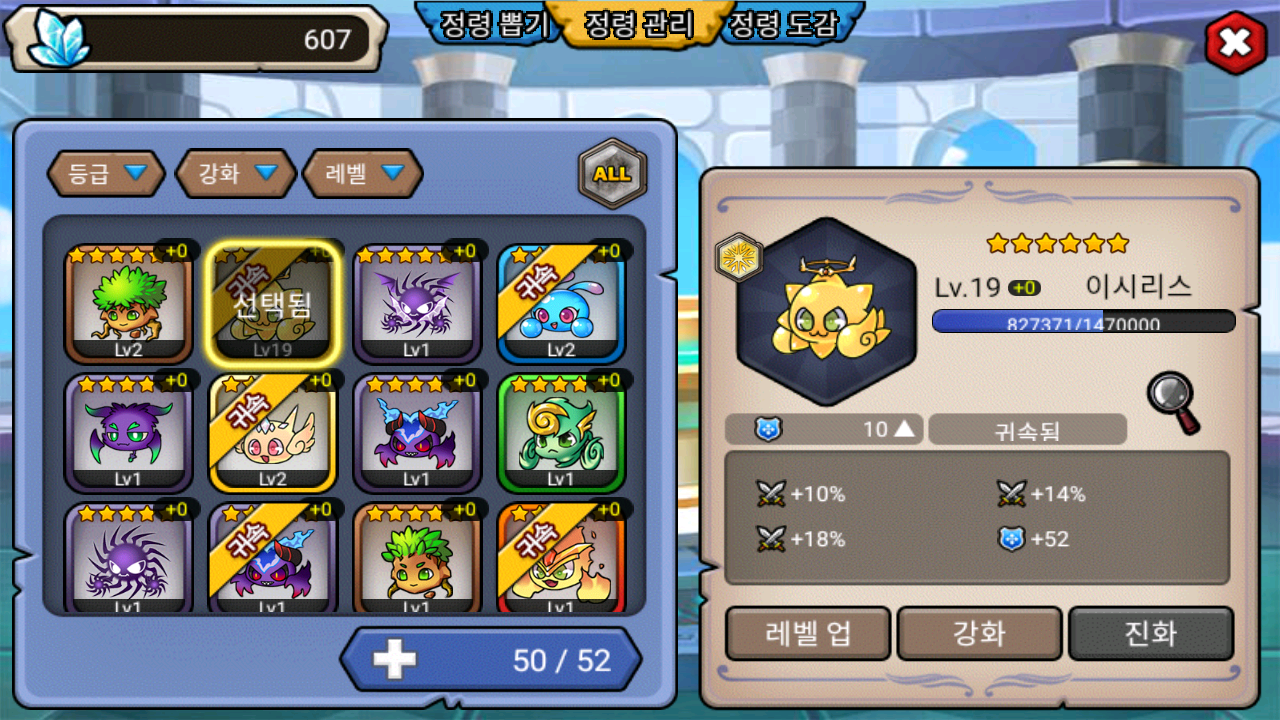Close the spirit management screen
Image resolution: width=1280 pixels, height=720 pixels.
[1236, 44]
